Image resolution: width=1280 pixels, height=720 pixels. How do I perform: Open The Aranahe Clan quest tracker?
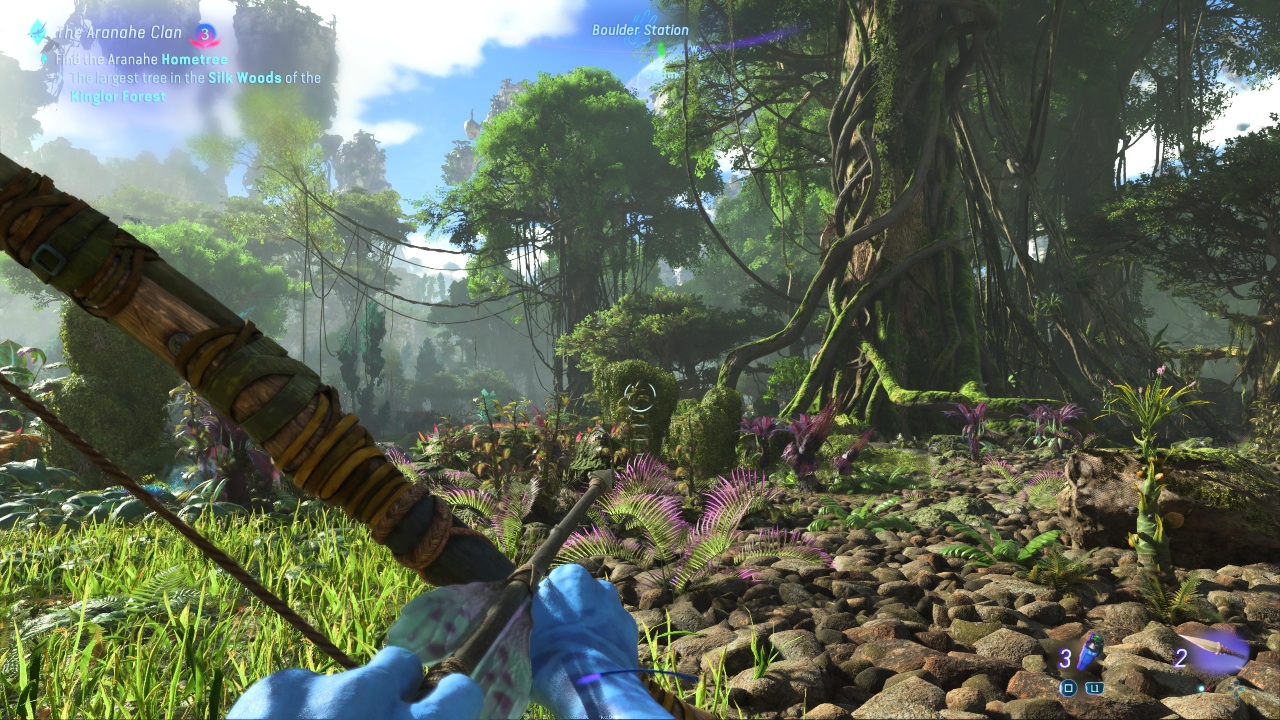pyautogui.click(x=119, y=33)
